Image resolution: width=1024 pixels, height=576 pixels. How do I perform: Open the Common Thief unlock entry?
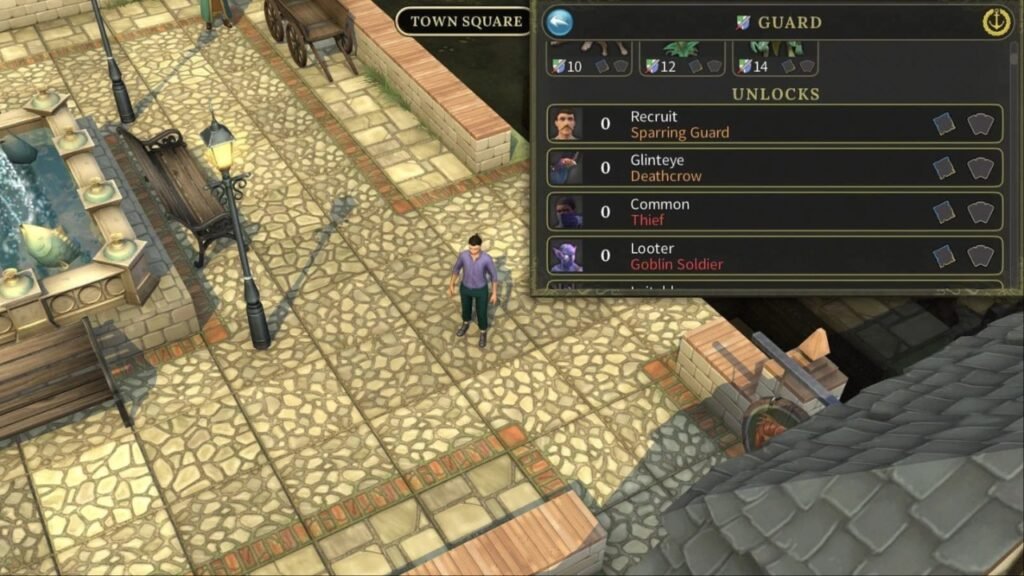tap(775, 212)
